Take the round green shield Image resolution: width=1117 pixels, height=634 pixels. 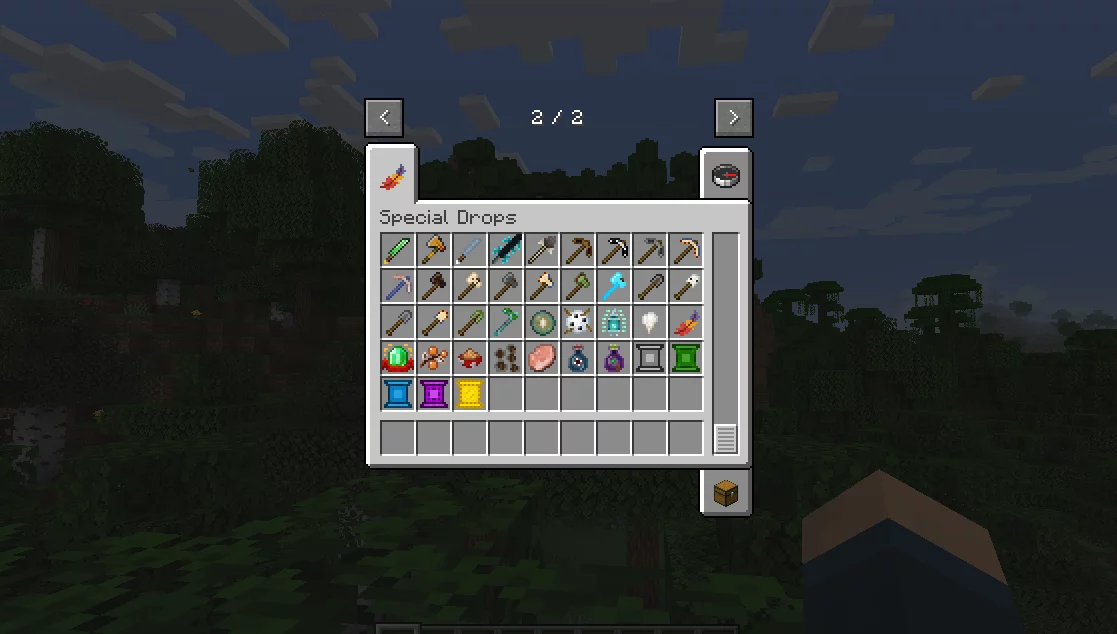542,322
